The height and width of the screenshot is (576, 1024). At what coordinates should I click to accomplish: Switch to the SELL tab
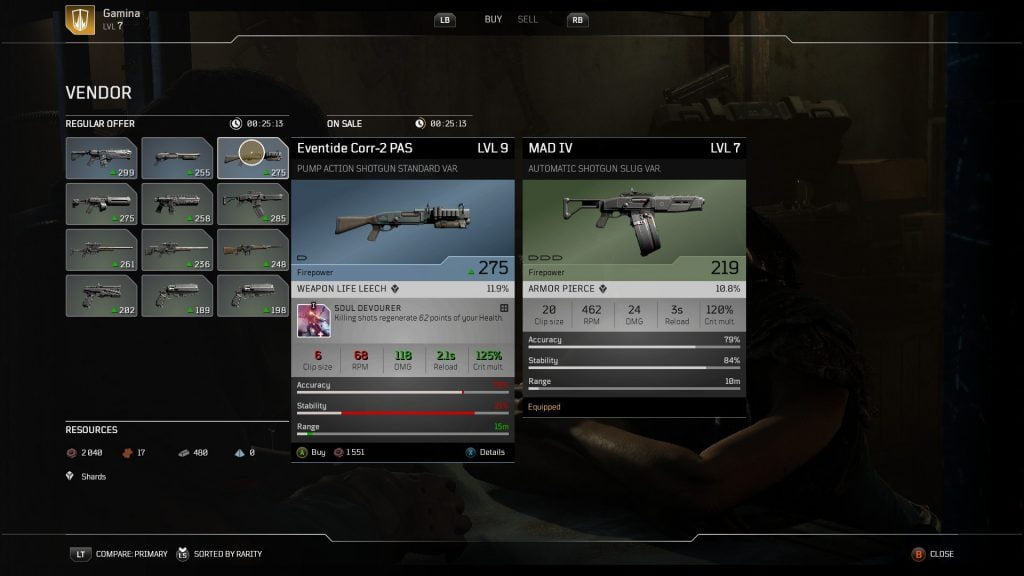[527, 20]
